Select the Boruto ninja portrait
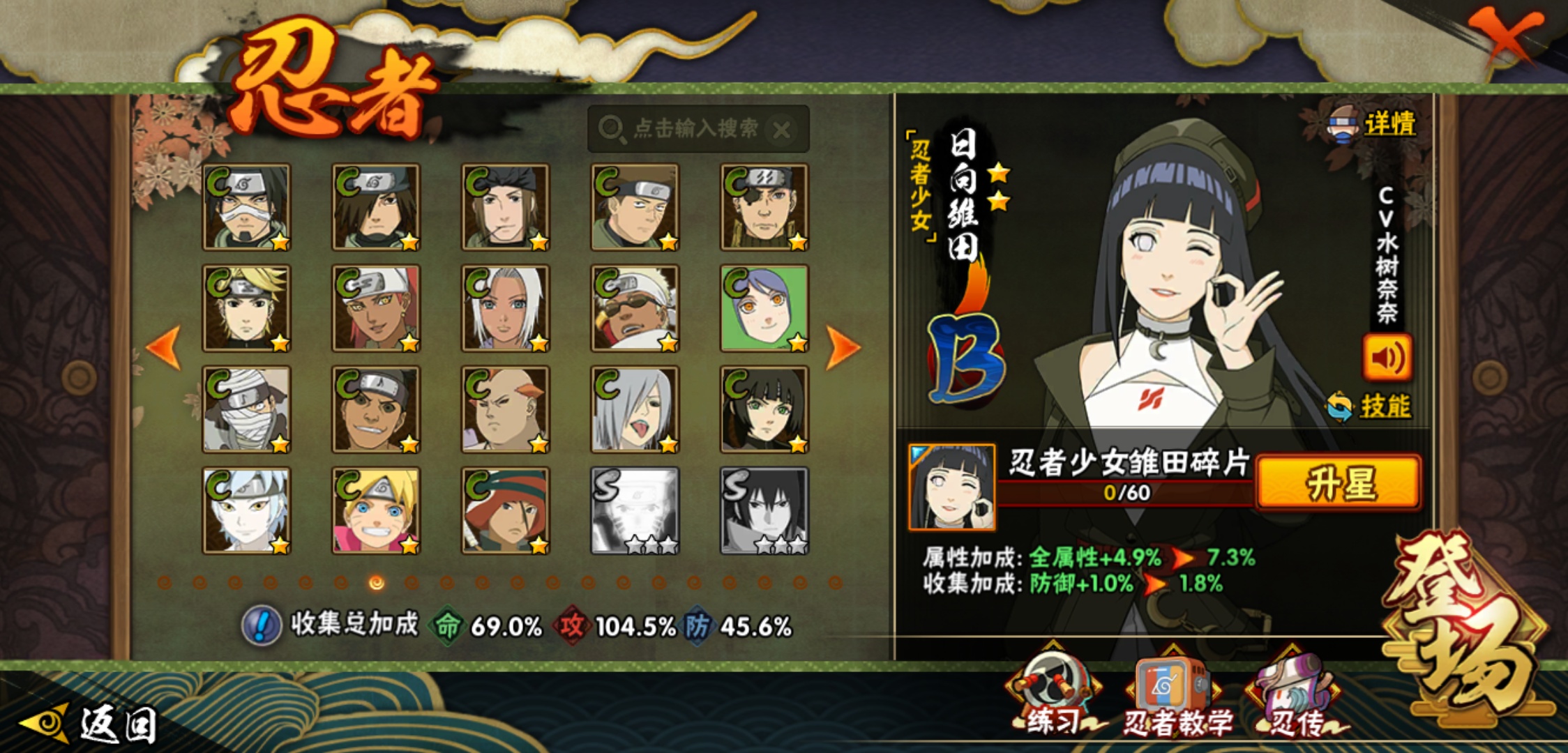The width and height of the screenshot is (1568, 753). coord(376,510)
